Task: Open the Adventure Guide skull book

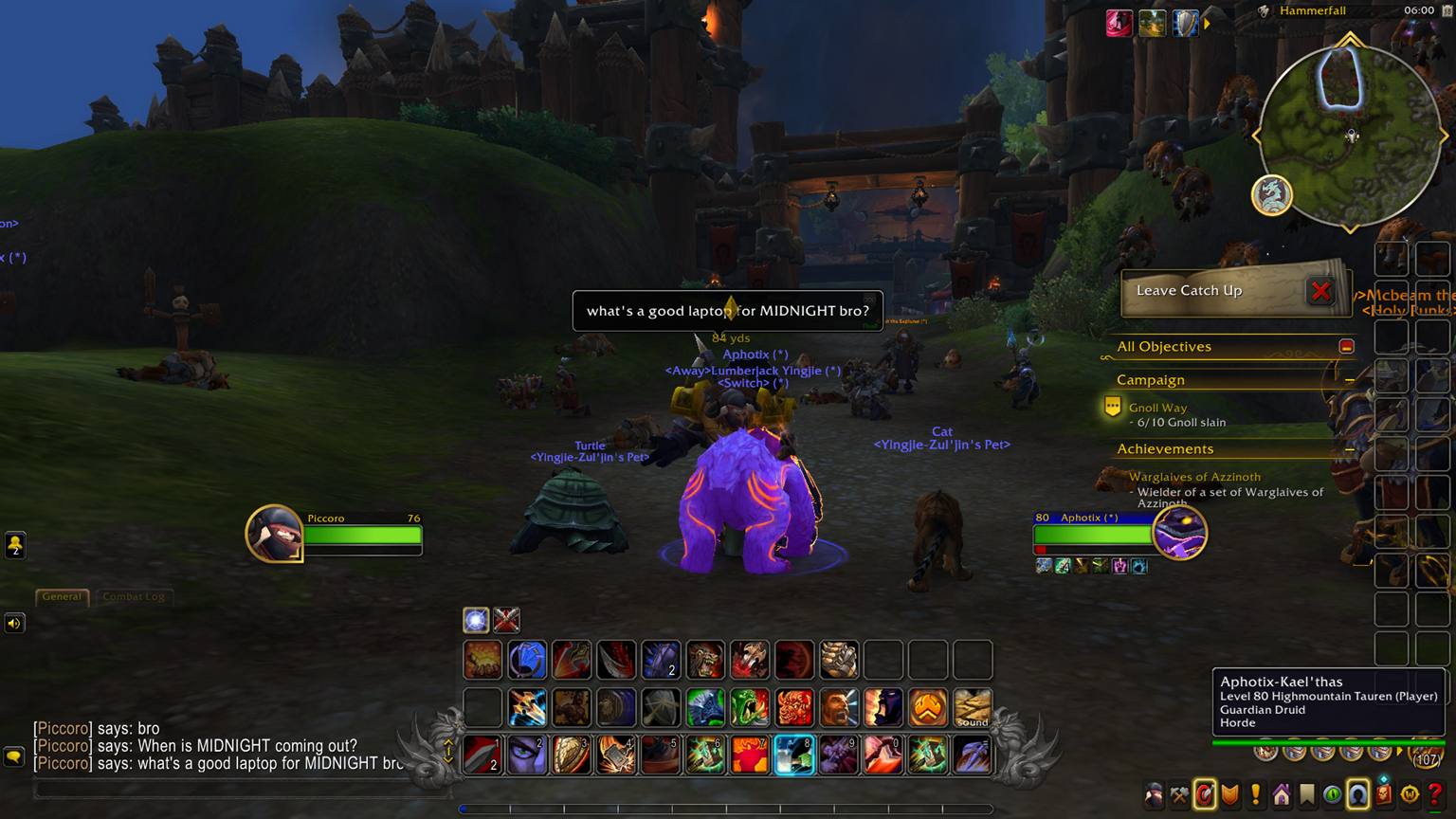Action: (1384, 794)
